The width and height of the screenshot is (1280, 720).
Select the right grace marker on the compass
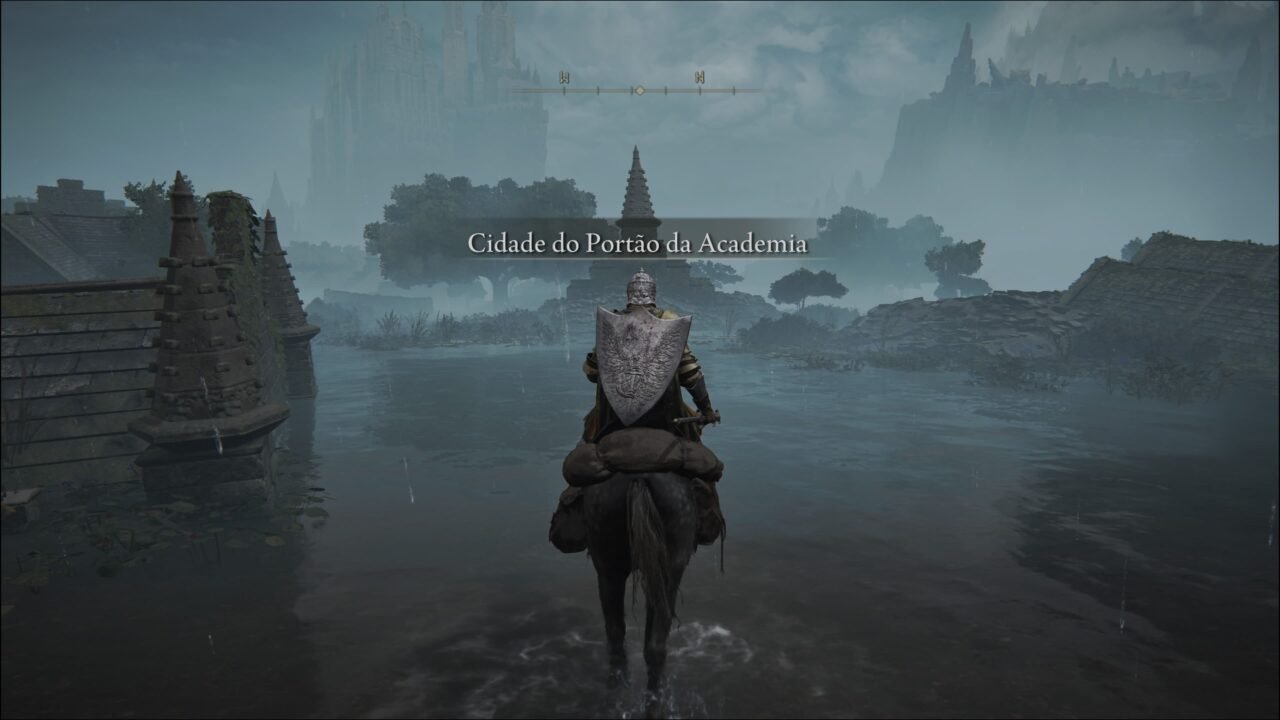click(x=700, y=76)
